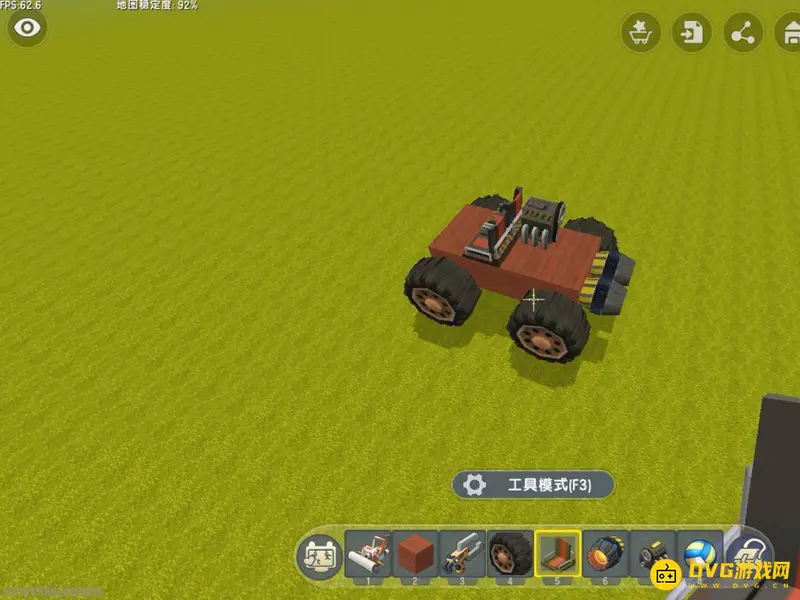Choose the red block hotbar slot

coord(414,553)
